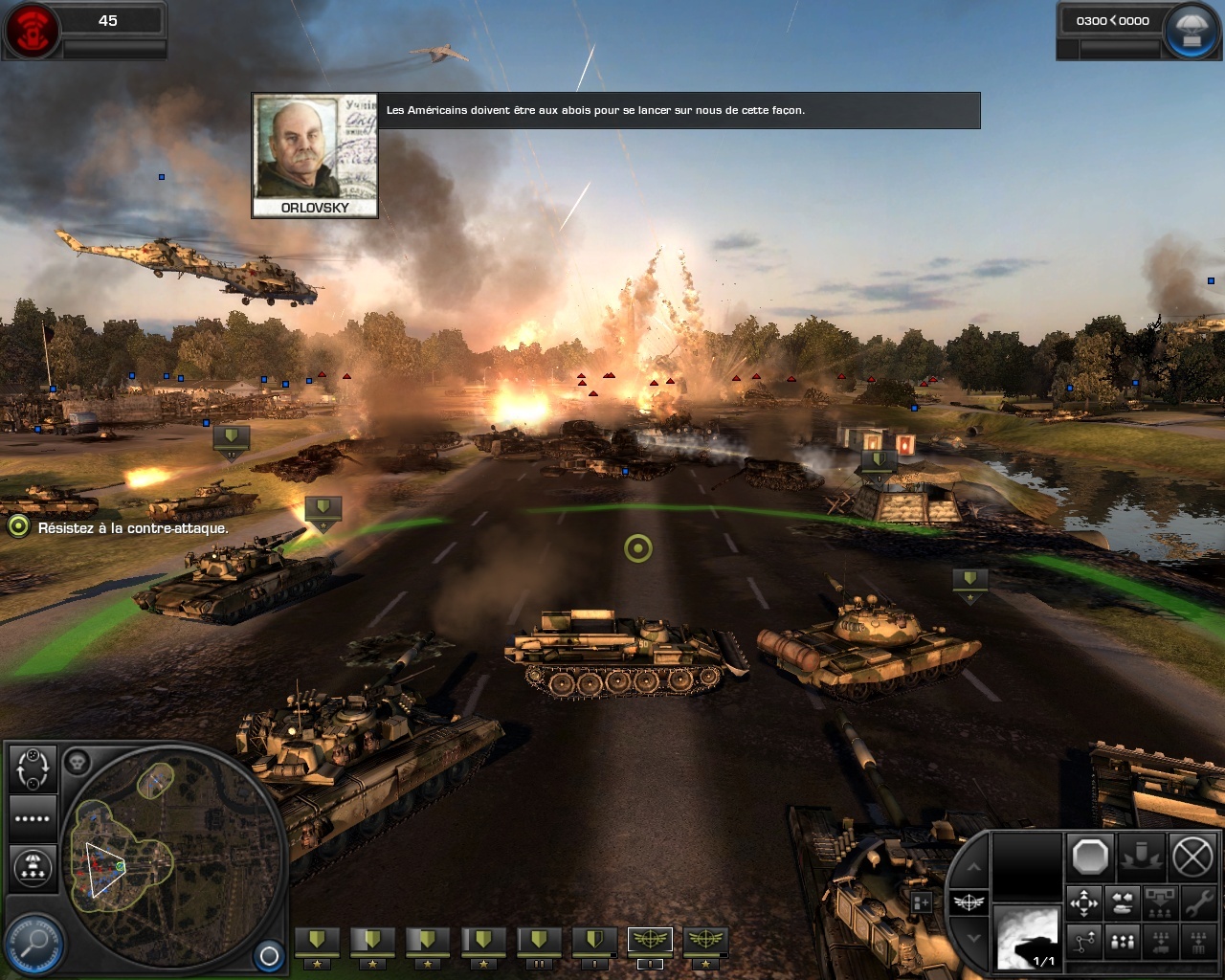
Task: Choose the four-arrow move order
Action: point(1084,902)
